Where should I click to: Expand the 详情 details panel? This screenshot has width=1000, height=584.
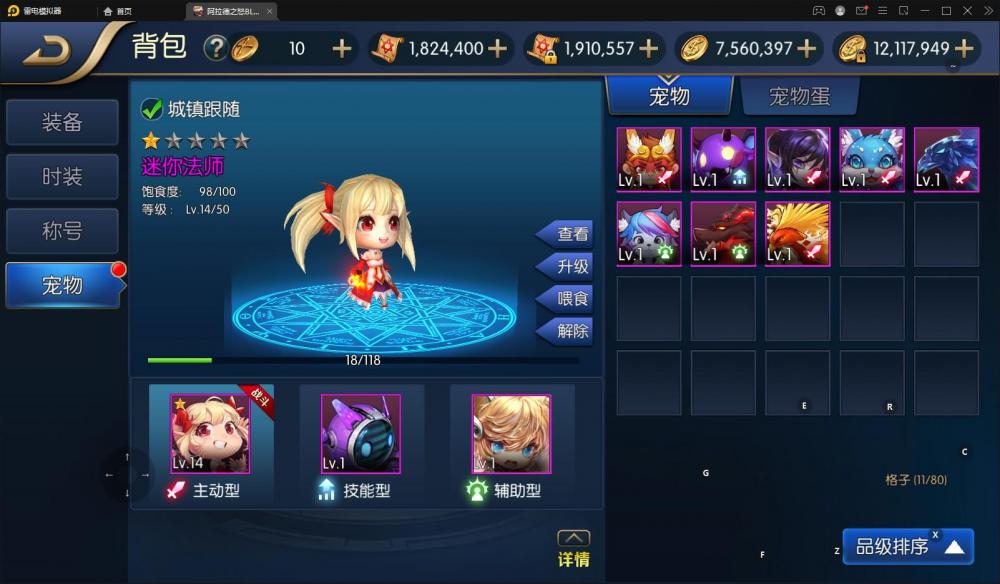(x=573, y=549)
